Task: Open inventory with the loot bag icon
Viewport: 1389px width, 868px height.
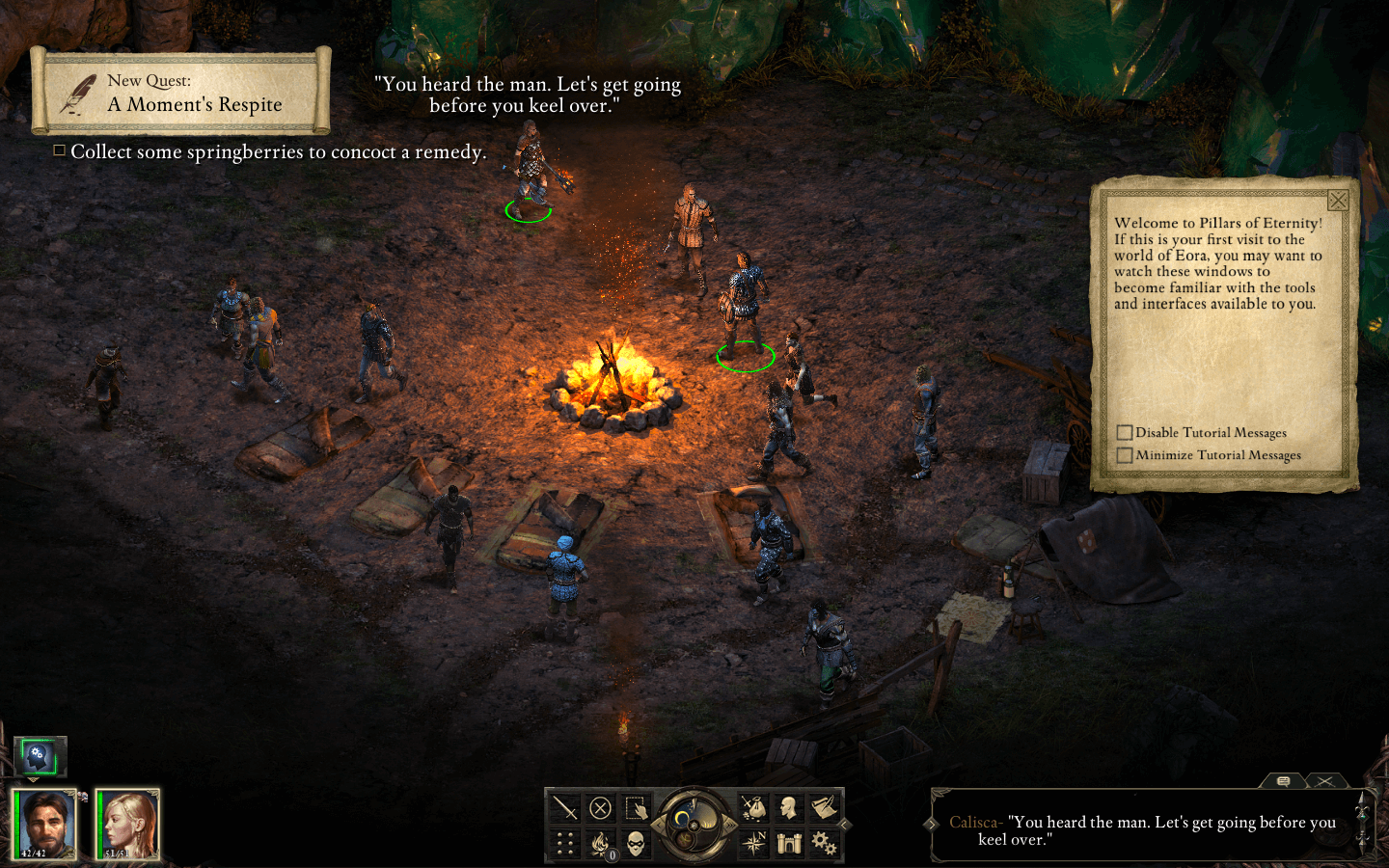Action: (x=753, y=807)
